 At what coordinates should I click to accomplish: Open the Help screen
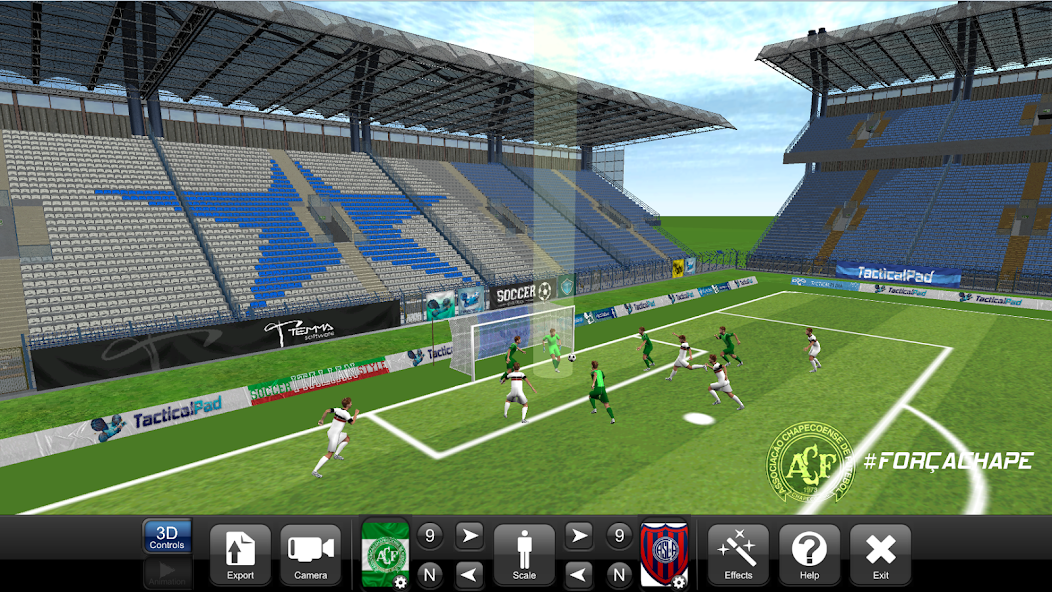pos(809,554)
